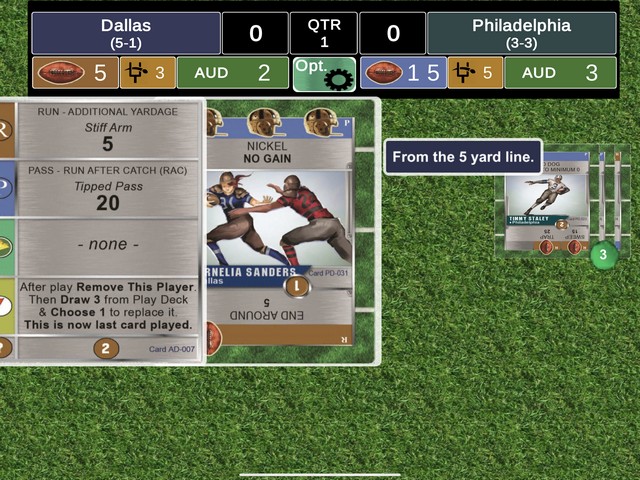Tap the green 3 card-count badge
This screenshot has height=480, width=640.
click(x=603, y=255)
